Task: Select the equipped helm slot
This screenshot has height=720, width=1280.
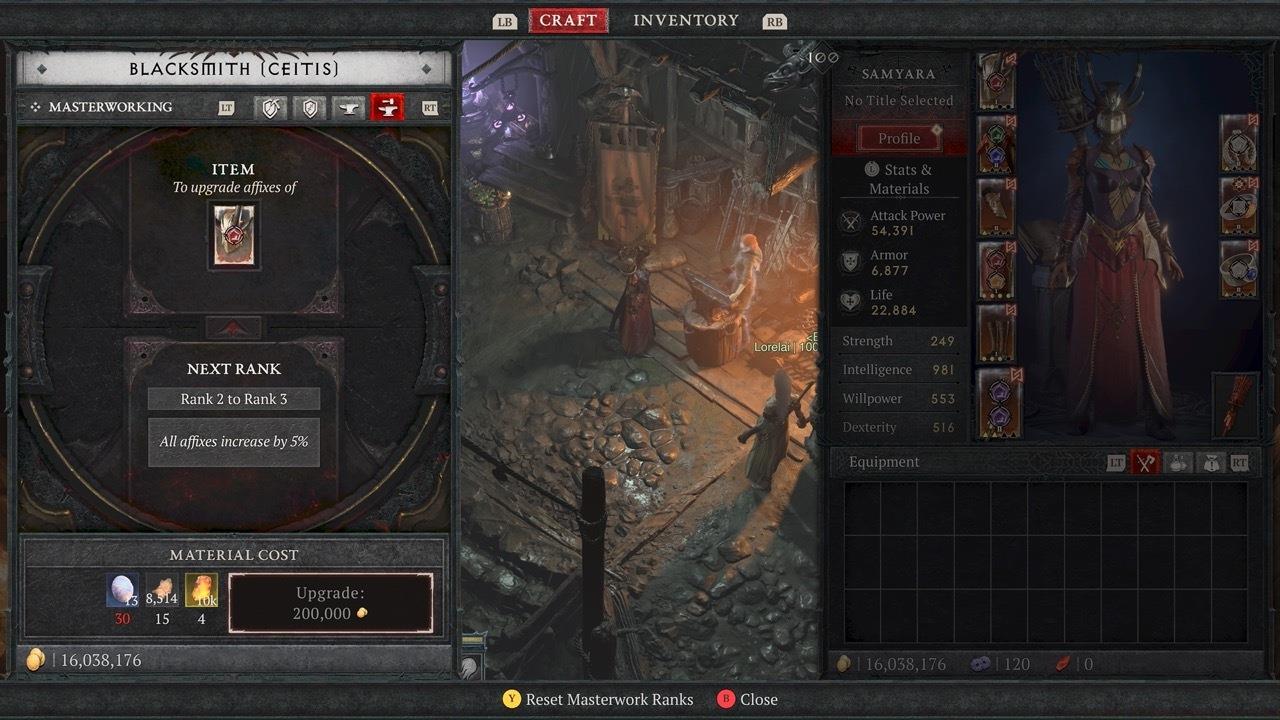Action: tap(997, 80)
